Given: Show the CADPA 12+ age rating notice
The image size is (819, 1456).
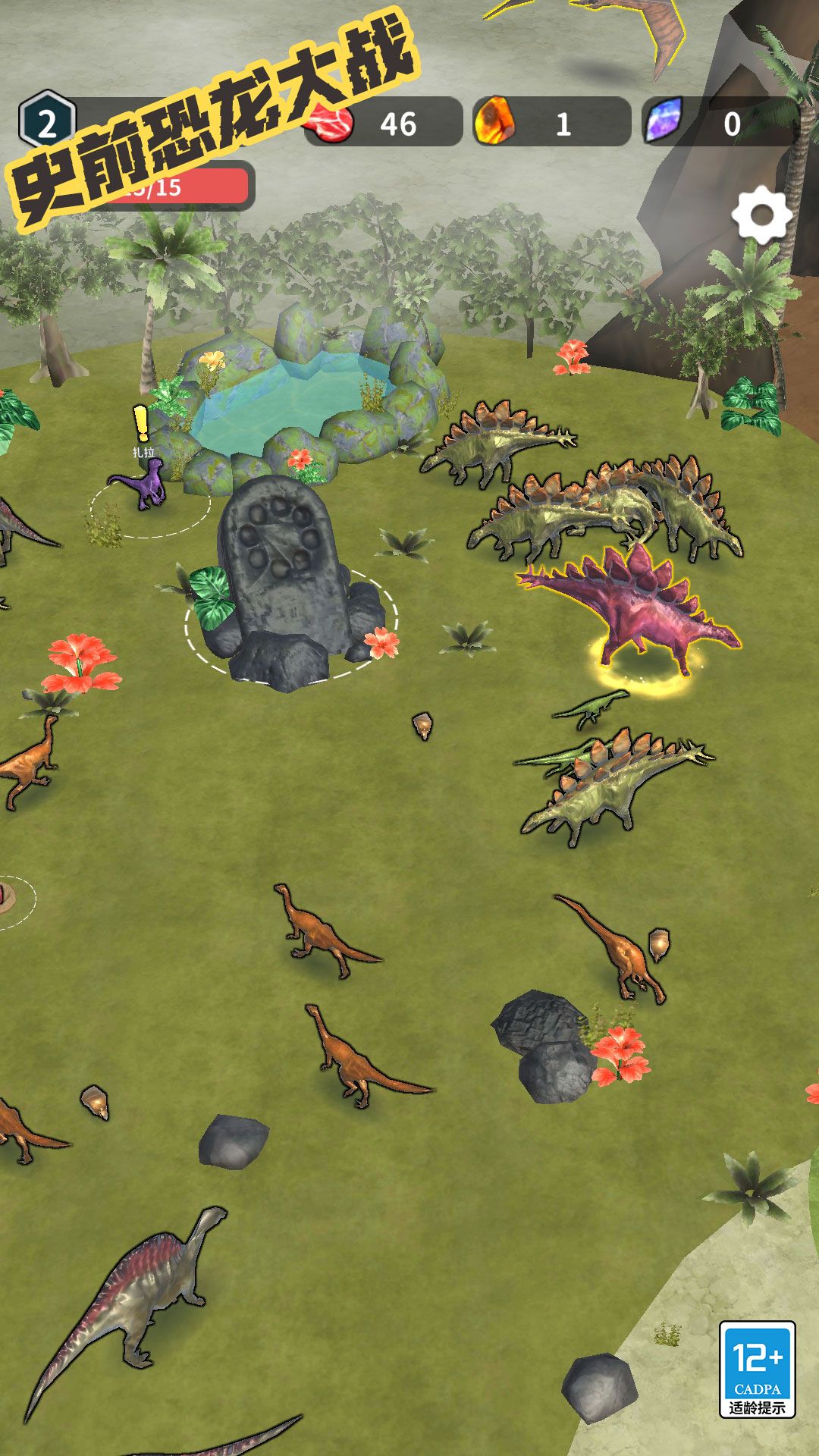Looking at the screenshot, I should (757, 1369).
